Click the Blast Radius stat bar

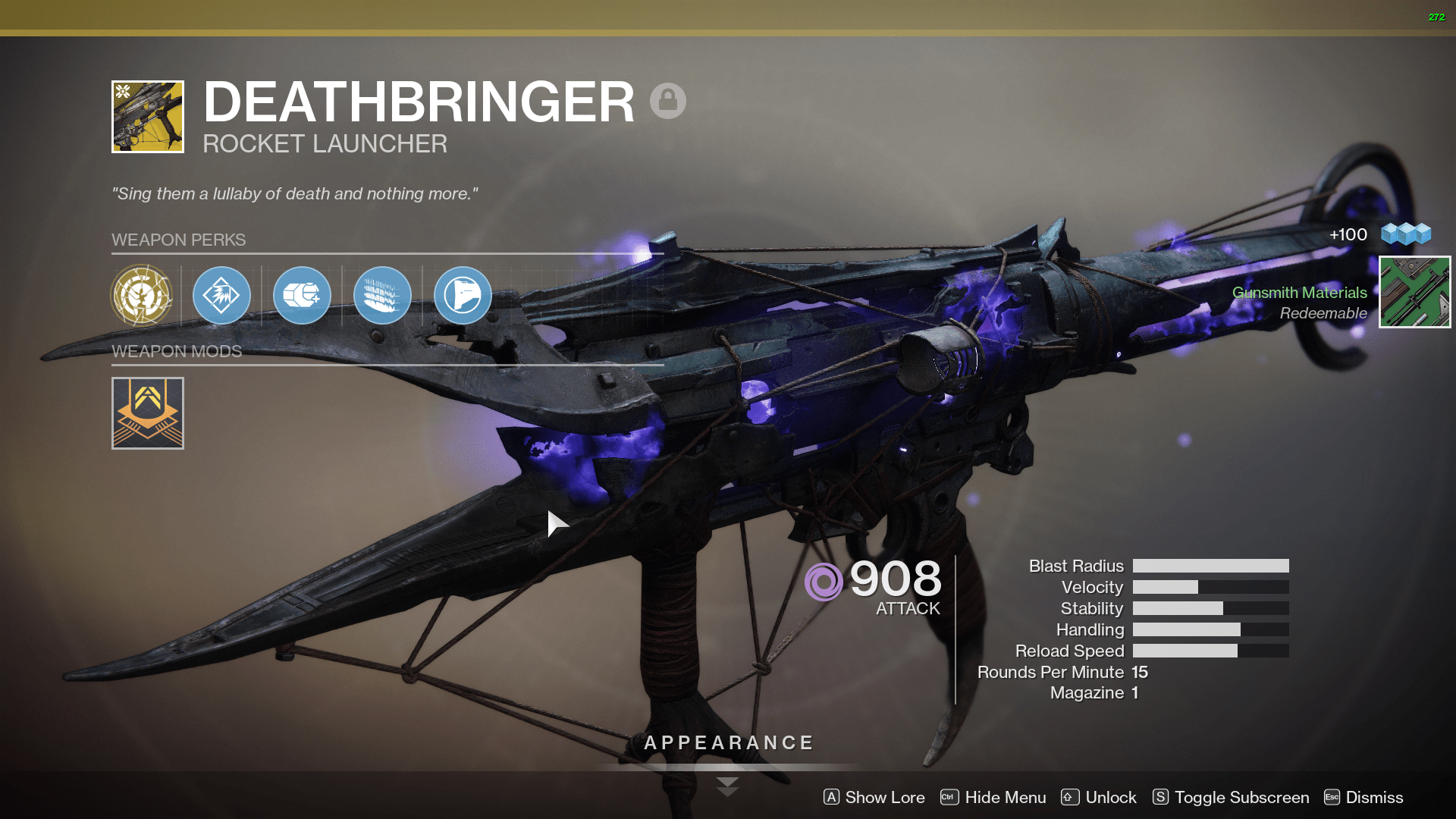[1210, 566]
